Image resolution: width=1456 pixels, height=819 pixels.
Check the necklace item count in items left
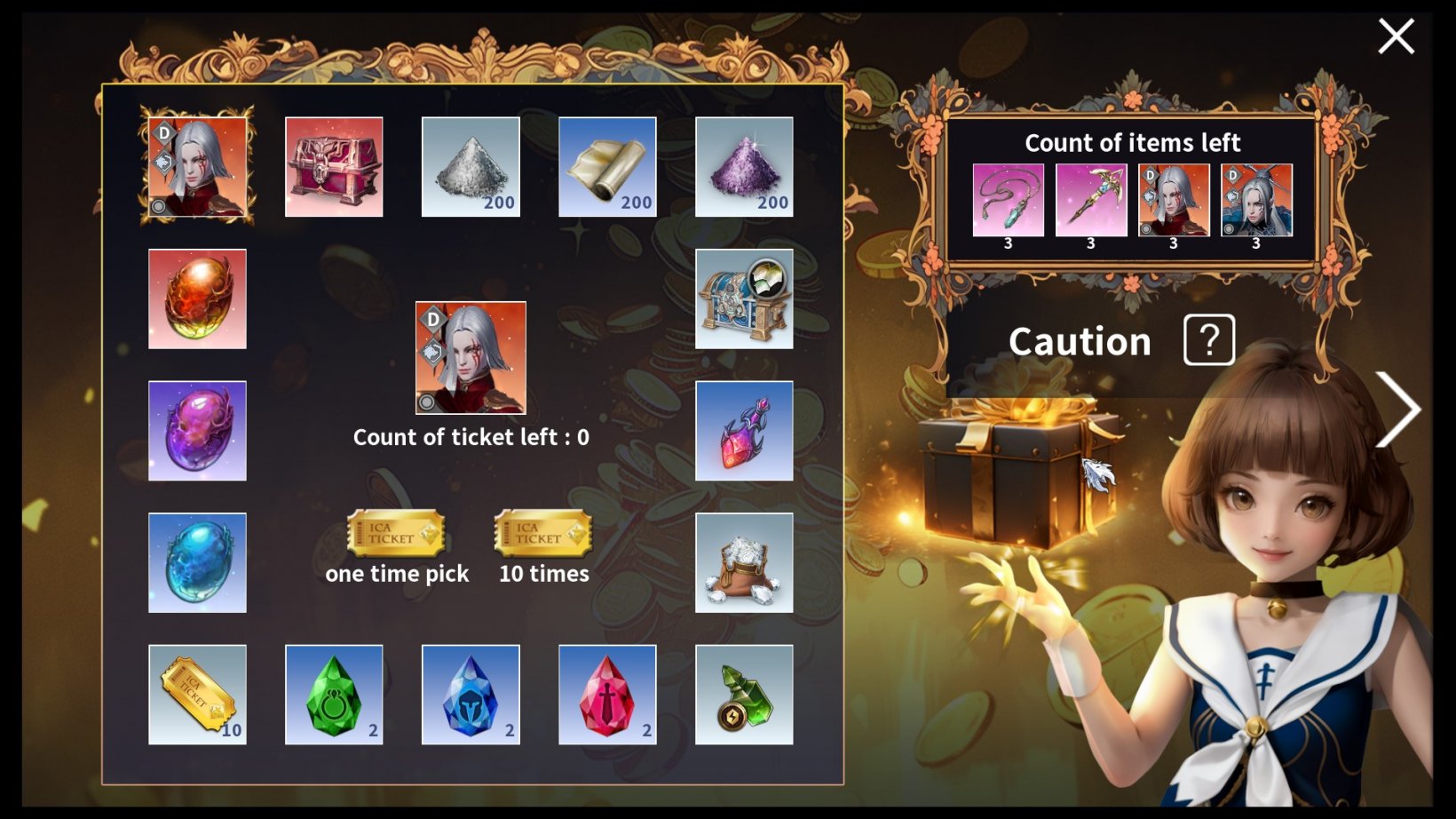1009,199
